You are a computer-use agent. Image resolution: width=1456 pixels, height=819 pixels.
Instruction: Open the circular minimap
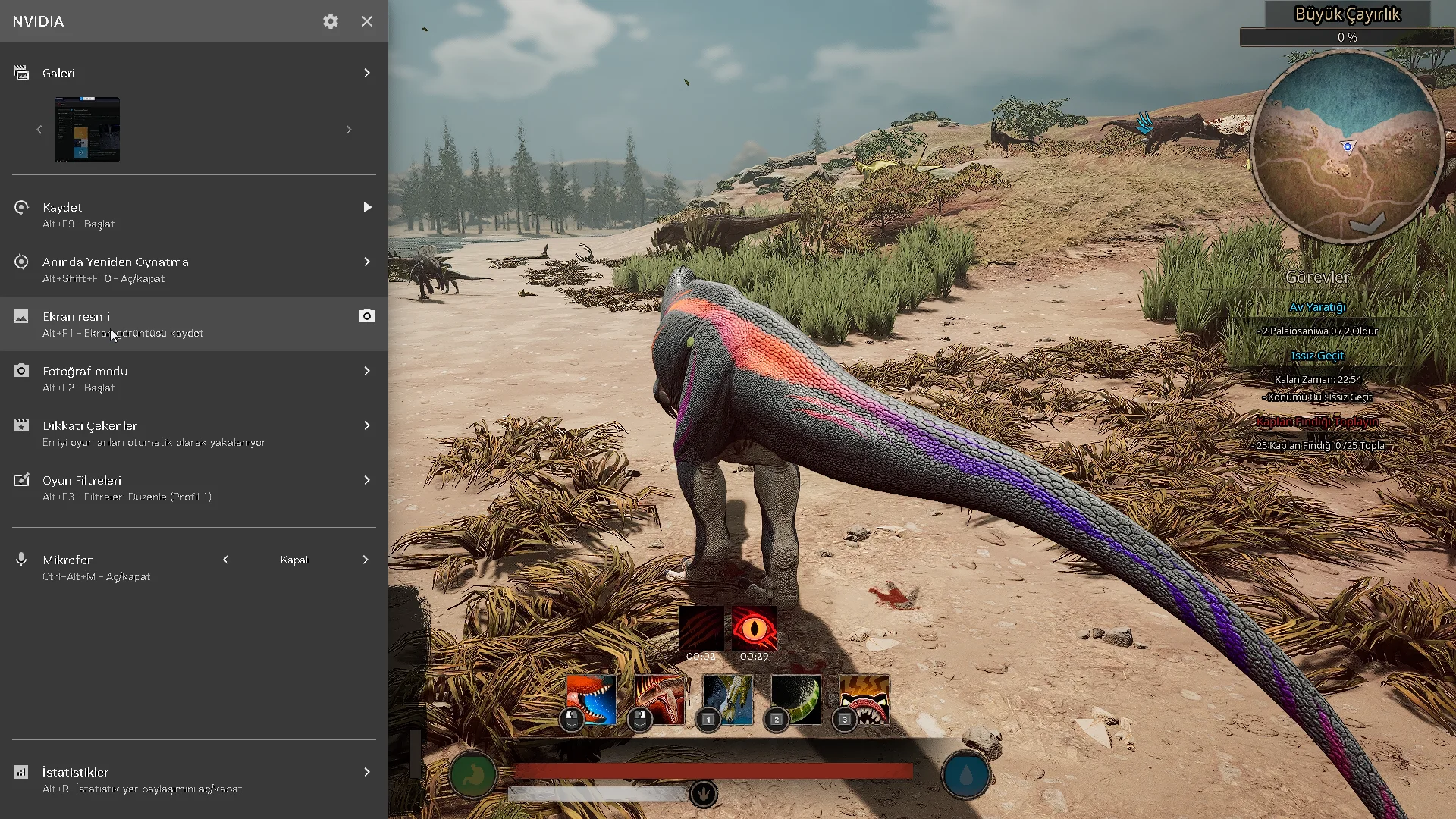click(x=1347, y=147)
